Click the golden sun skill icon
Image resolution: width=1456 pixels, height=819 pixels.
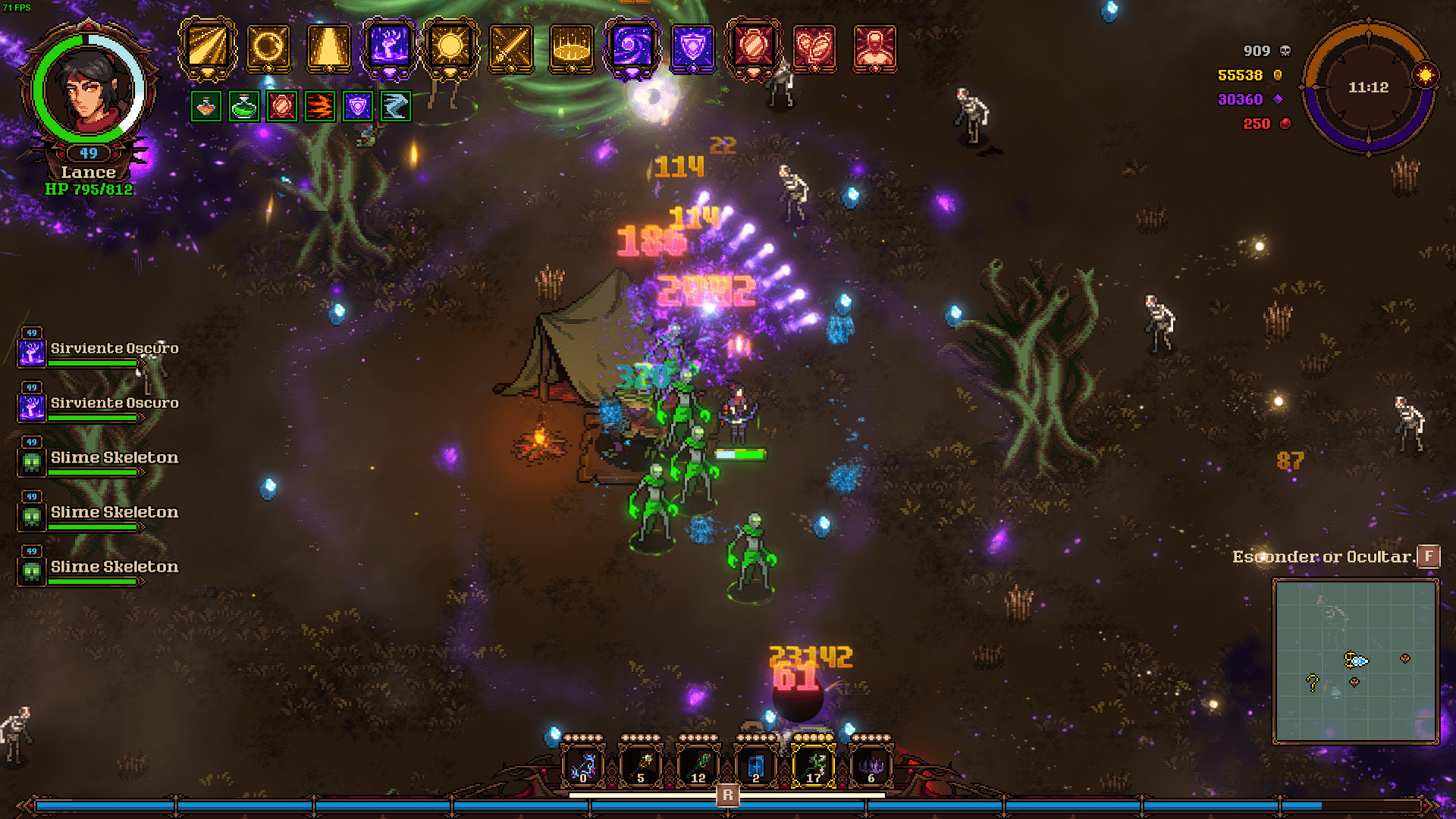point(450,47)
